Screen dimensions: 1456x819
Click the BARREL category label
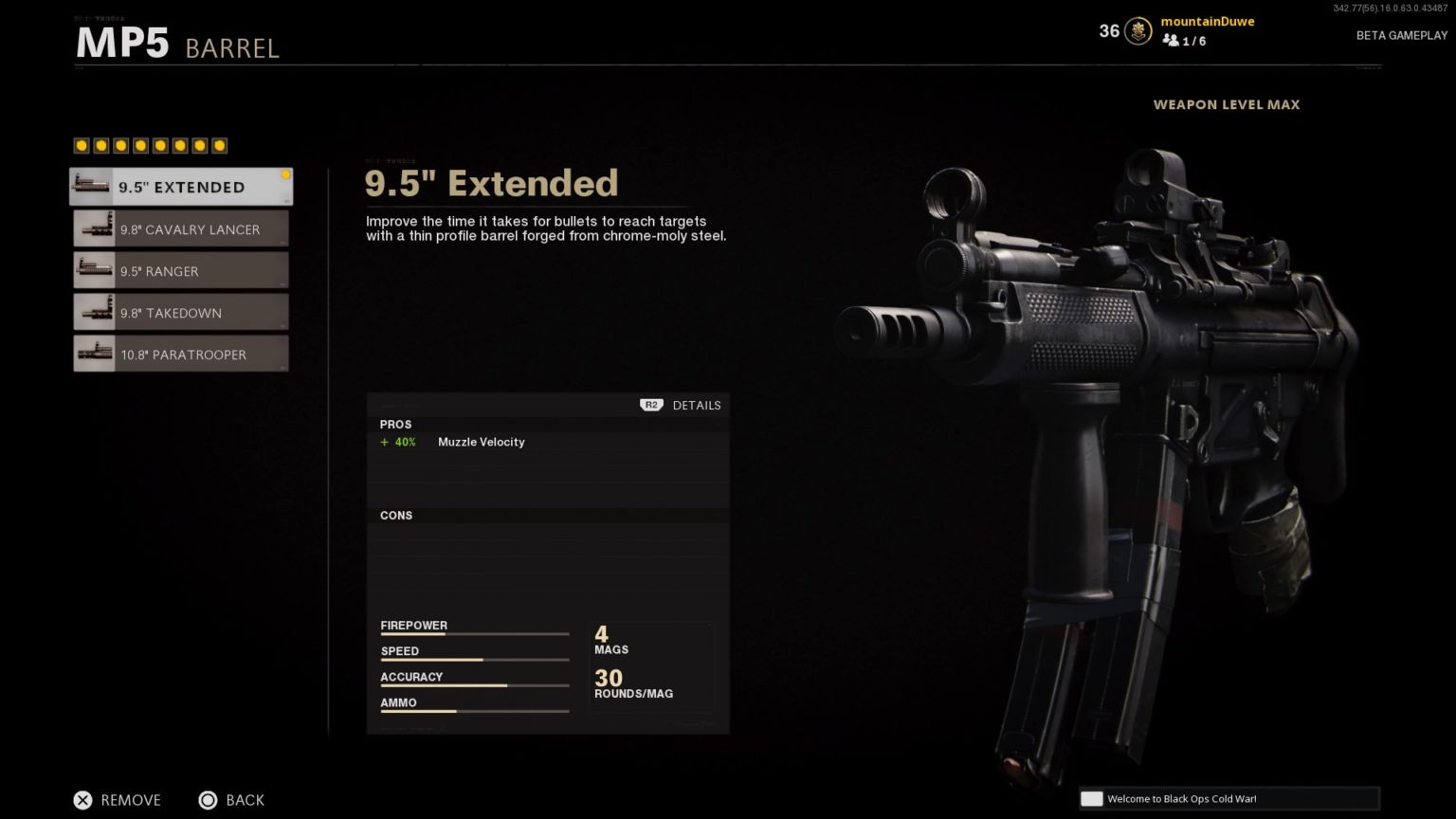pyautogui.click(x=232, y=48)
